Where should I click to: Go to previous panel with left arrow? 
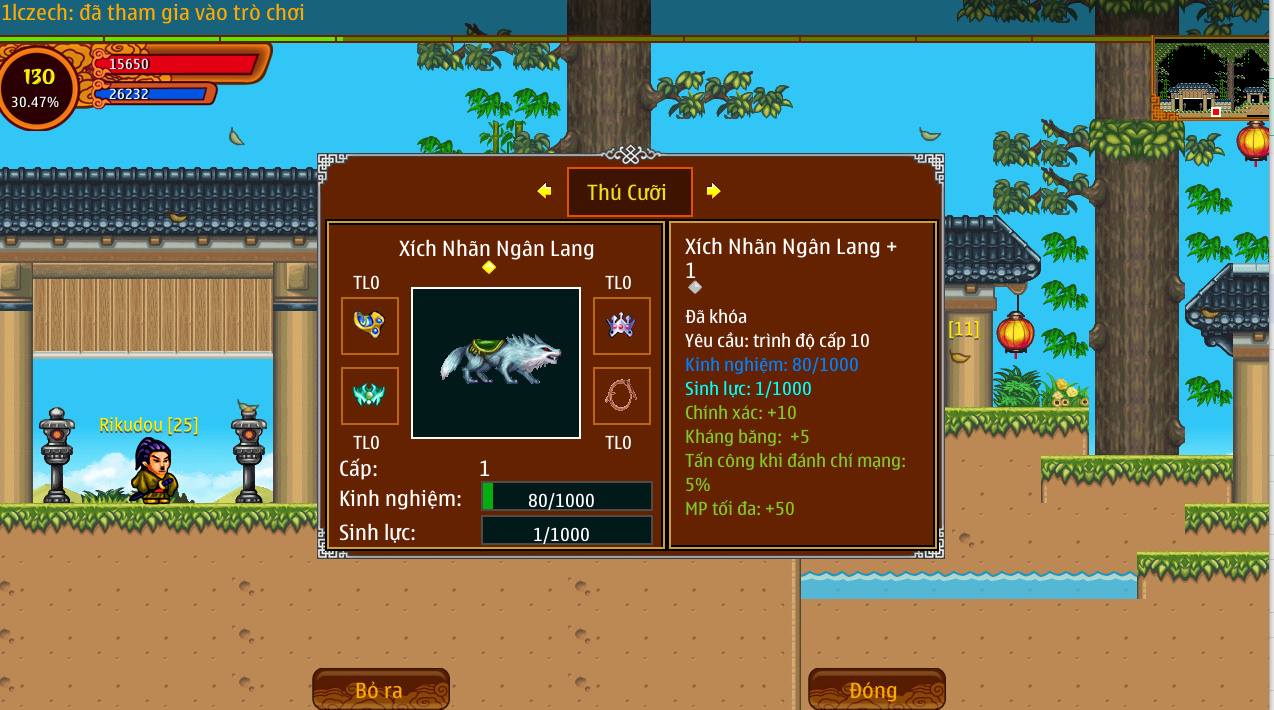[x=544, y=191]
